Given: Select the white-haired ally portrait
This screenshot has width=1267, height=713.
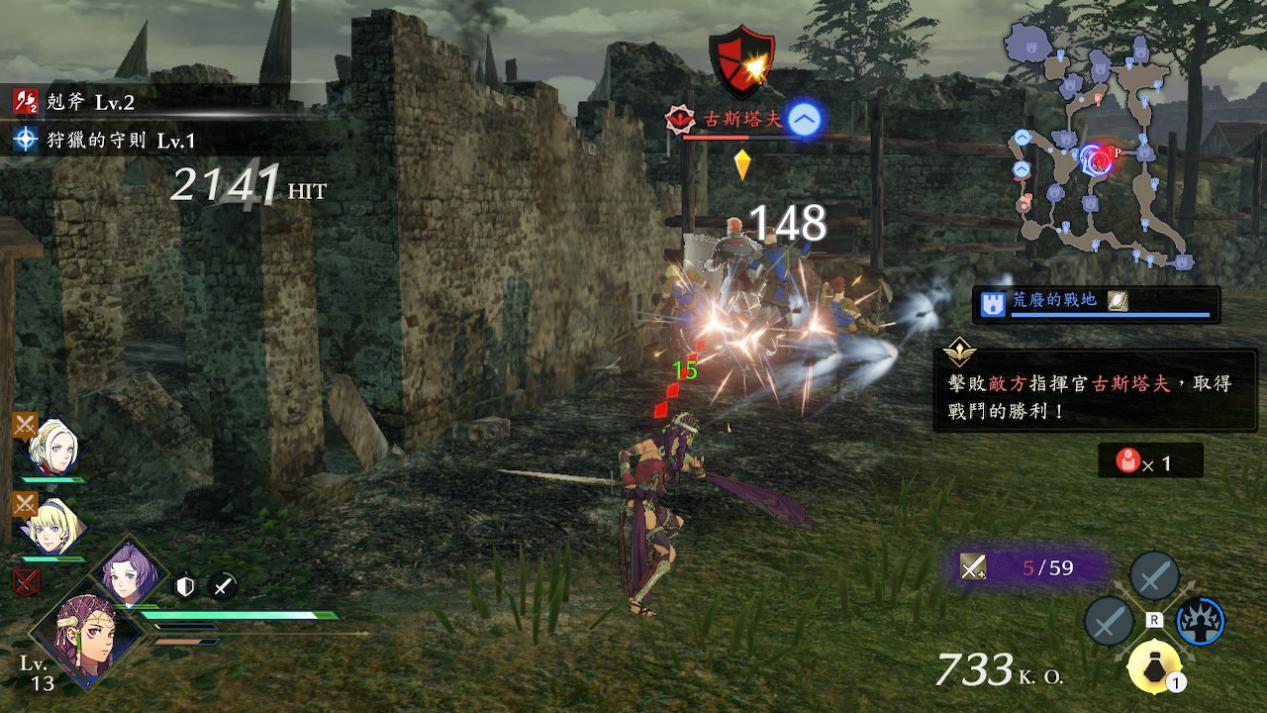Looking at the screenshot, I should (x=51, y=447).
